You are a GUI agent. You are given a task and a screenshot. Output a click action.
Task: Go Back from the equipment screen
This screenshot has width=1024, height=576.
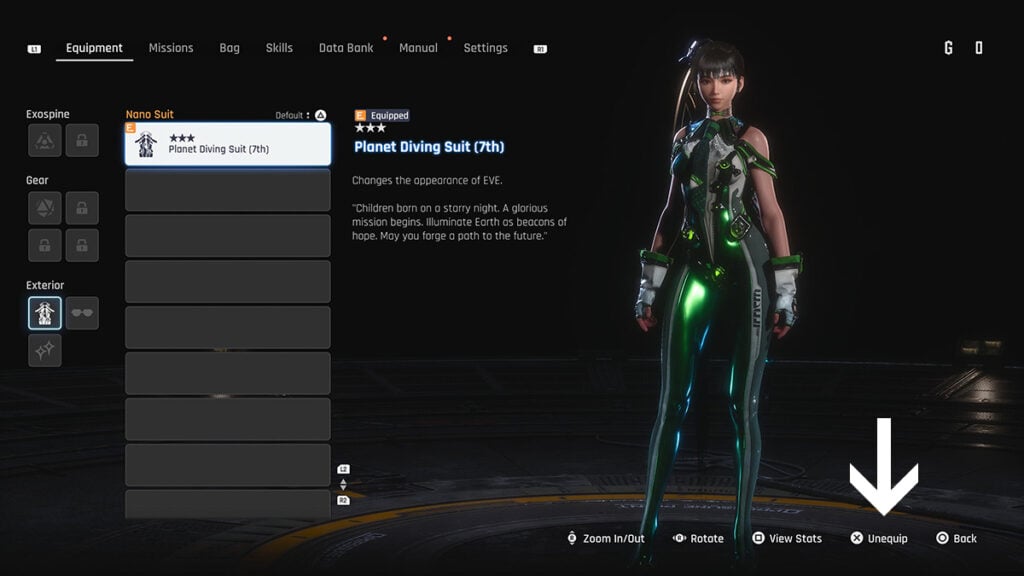tap(956, 539)
